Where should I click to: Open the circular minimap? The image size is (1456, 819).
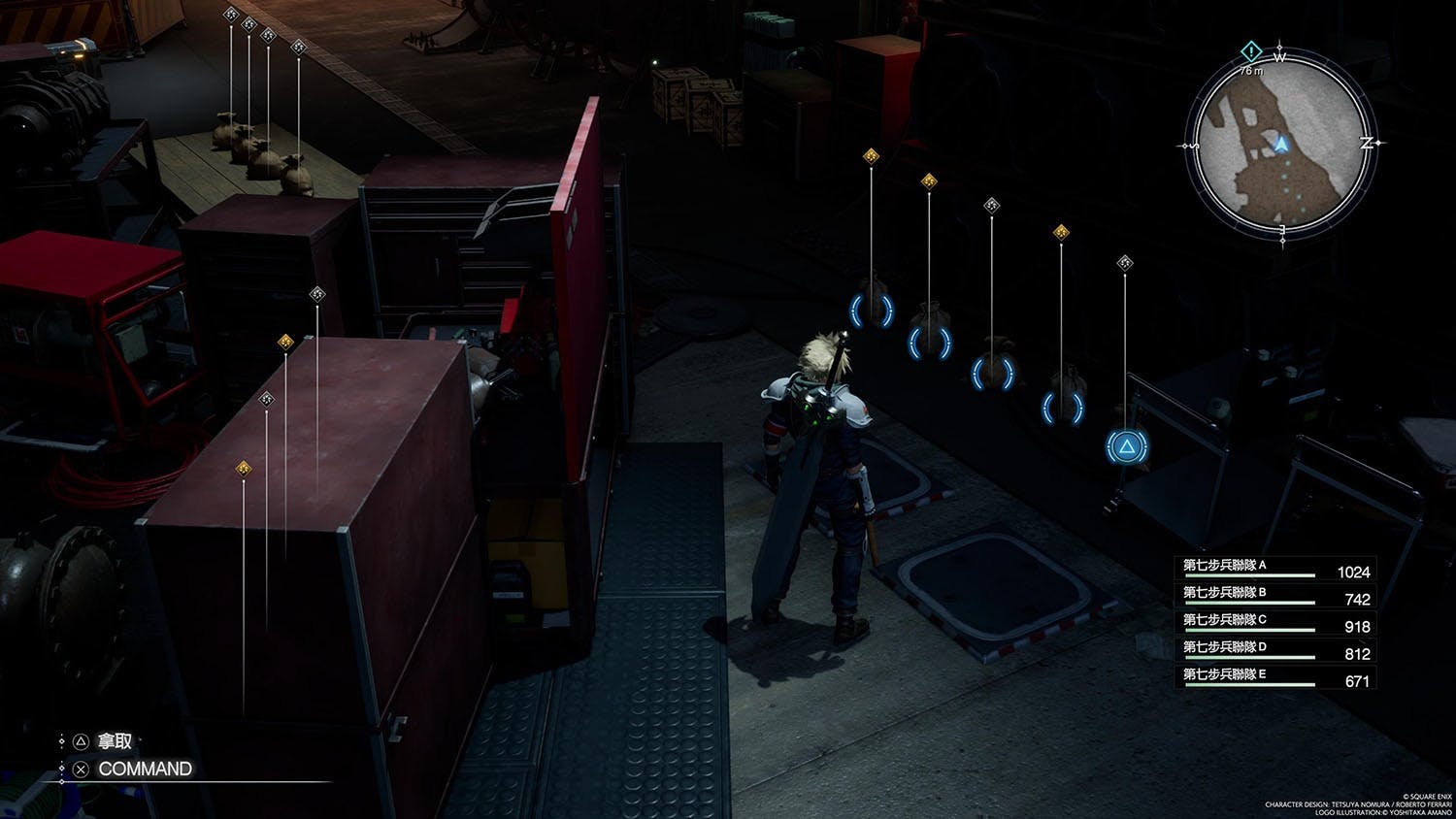(1282, 145)
